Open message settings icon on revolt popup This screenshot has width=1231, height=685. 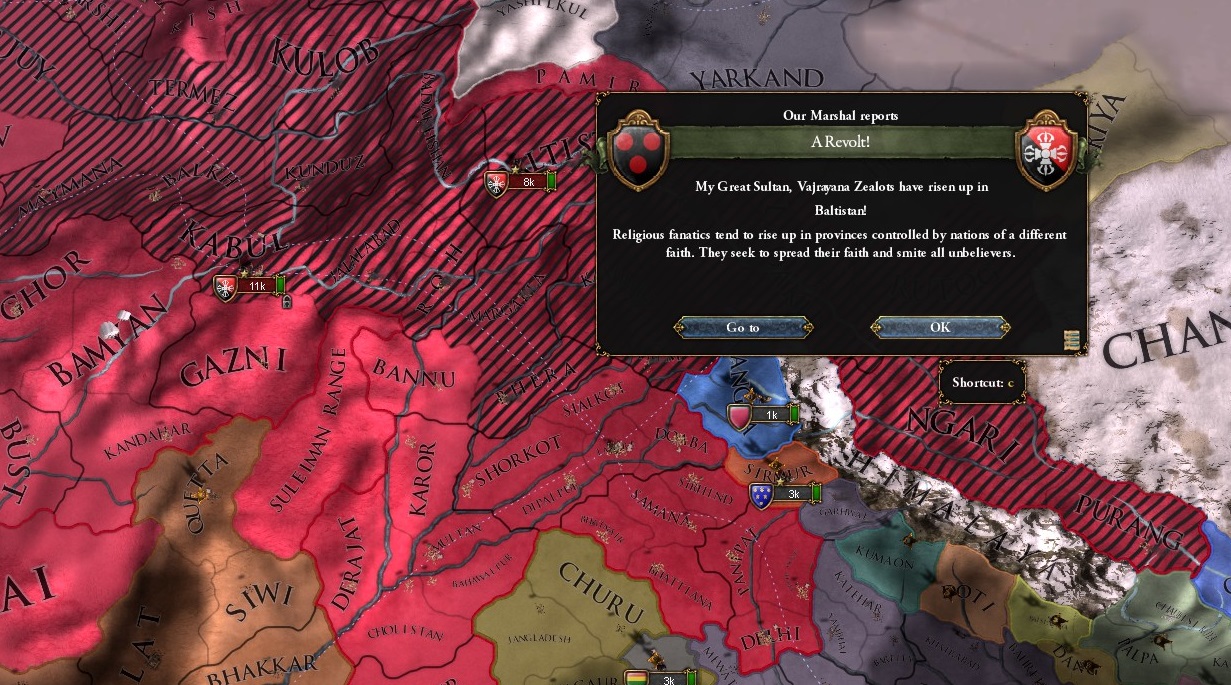1072,340
